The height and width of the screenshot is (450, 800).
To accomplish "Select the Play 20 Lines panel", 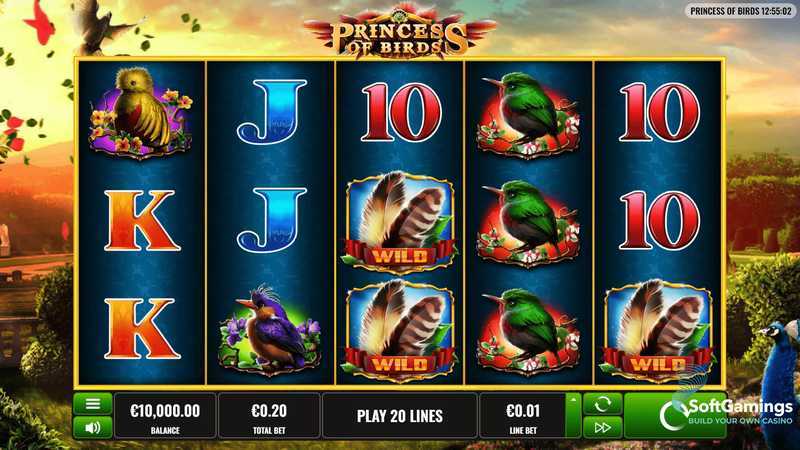I will (399, 415).
